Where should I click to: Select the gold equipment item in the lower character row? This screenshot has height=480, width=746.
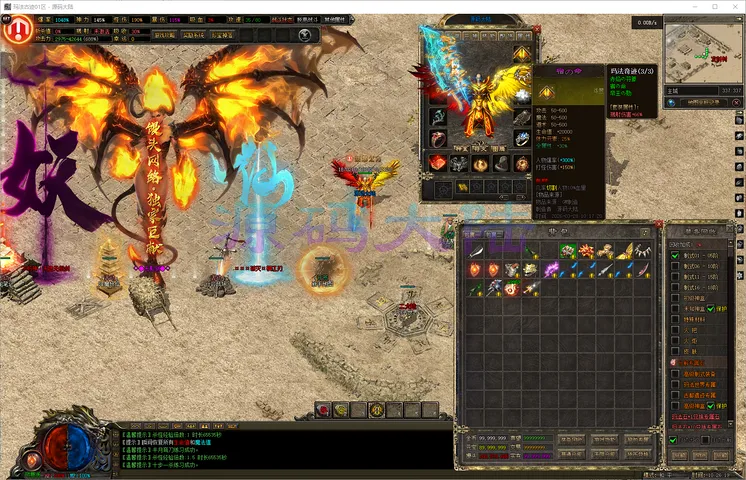pos(463,187)
